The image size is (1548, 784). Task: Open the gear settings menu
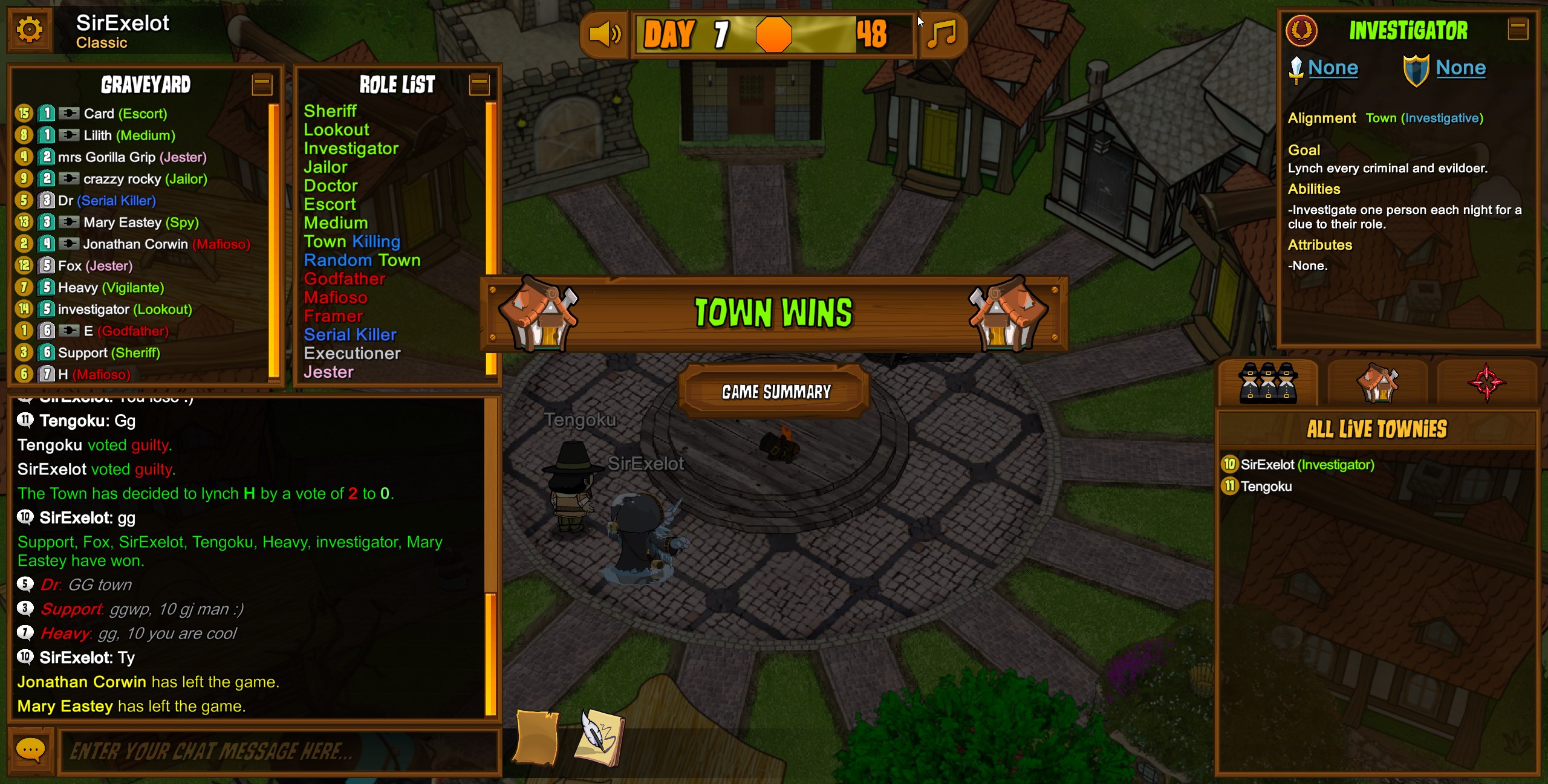tap(30, 30)
